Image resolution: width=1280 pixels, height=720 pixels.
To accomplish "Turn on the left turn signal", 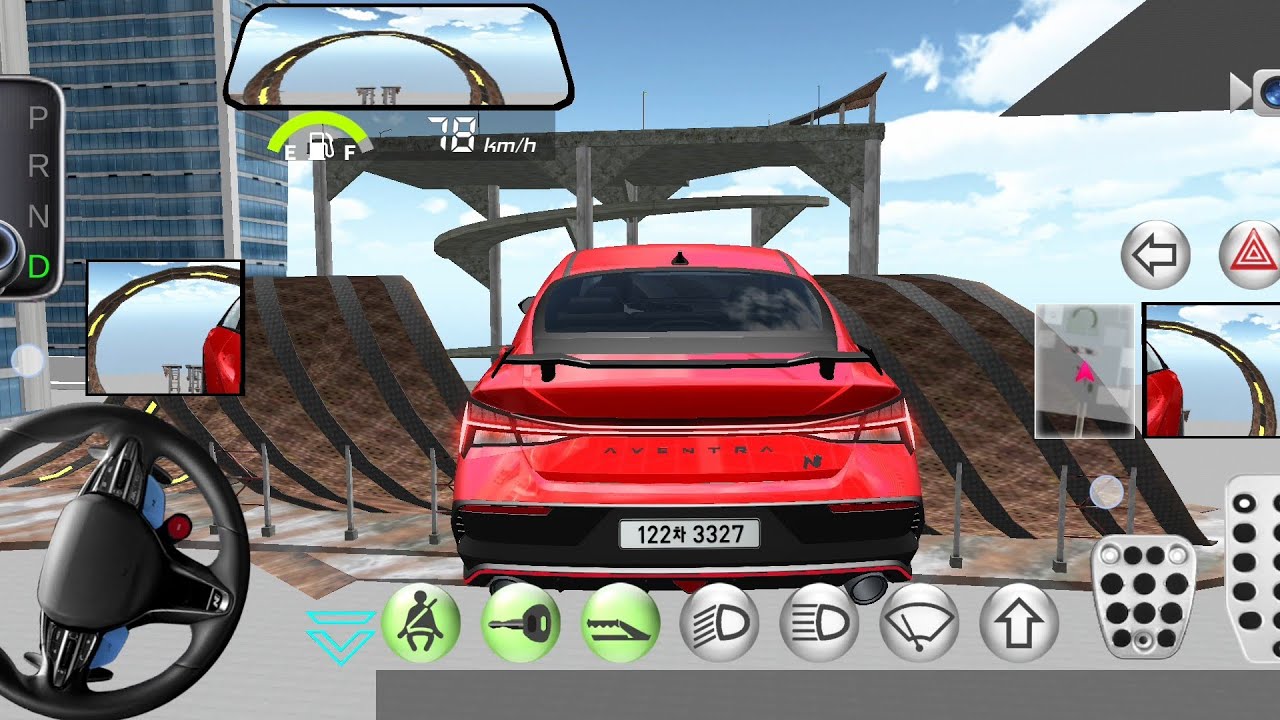I will (1156, 255).
